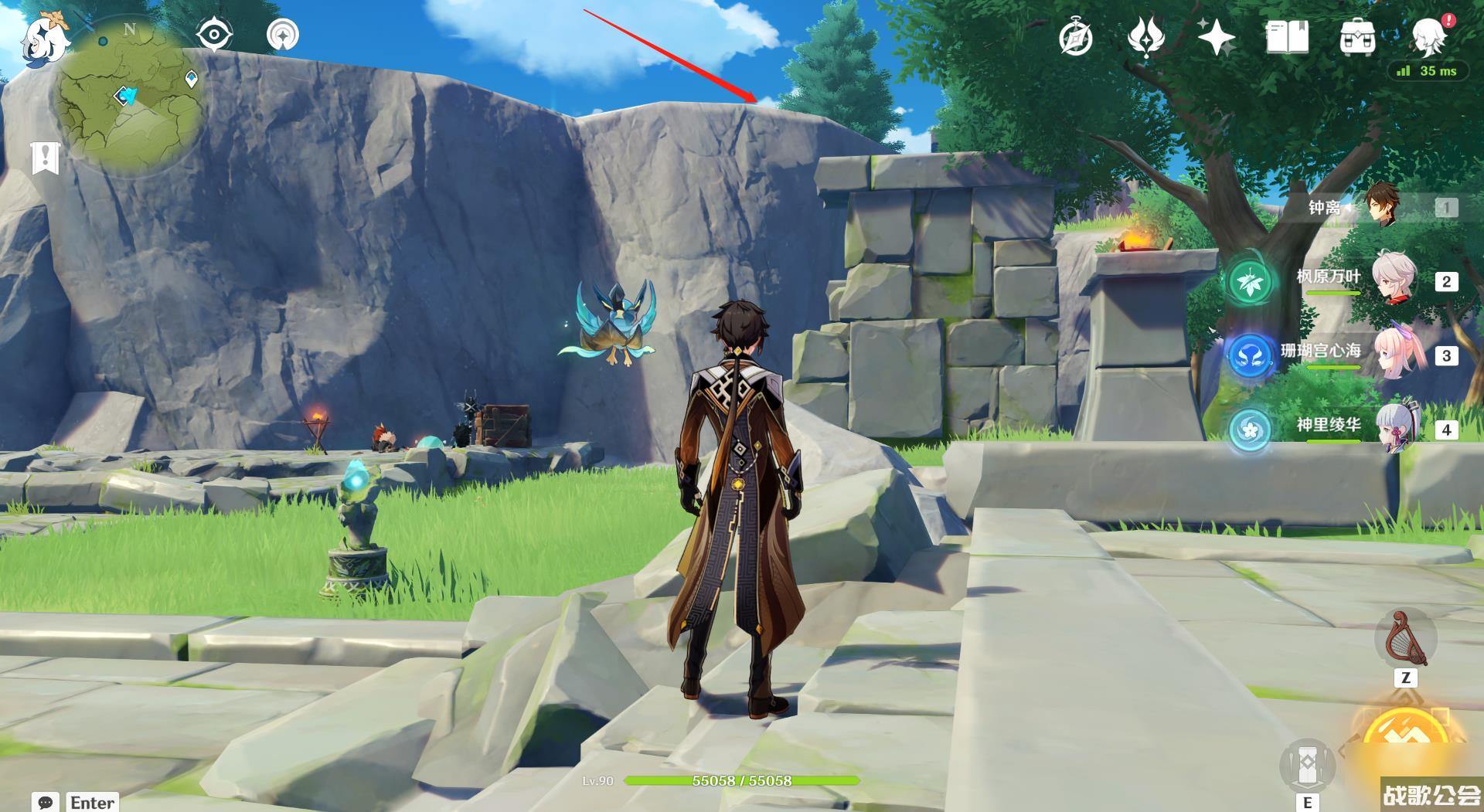Open the chat speech bubble
The image size is (1484, 812).
click(45, 802)
